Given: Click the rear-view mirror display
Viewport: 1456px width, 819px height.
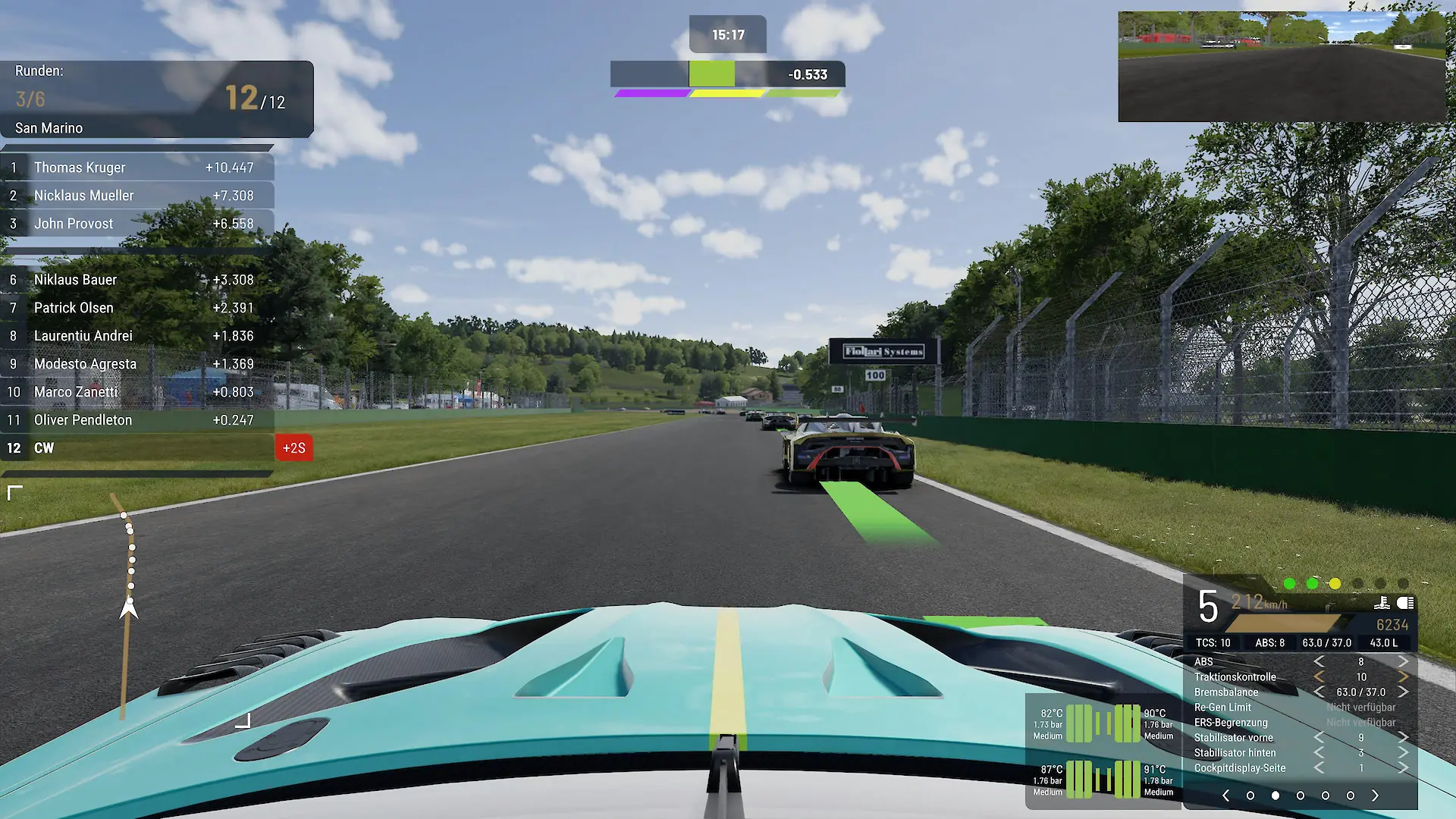Looking at the screenshot, I should click(x=1282, y=67).
